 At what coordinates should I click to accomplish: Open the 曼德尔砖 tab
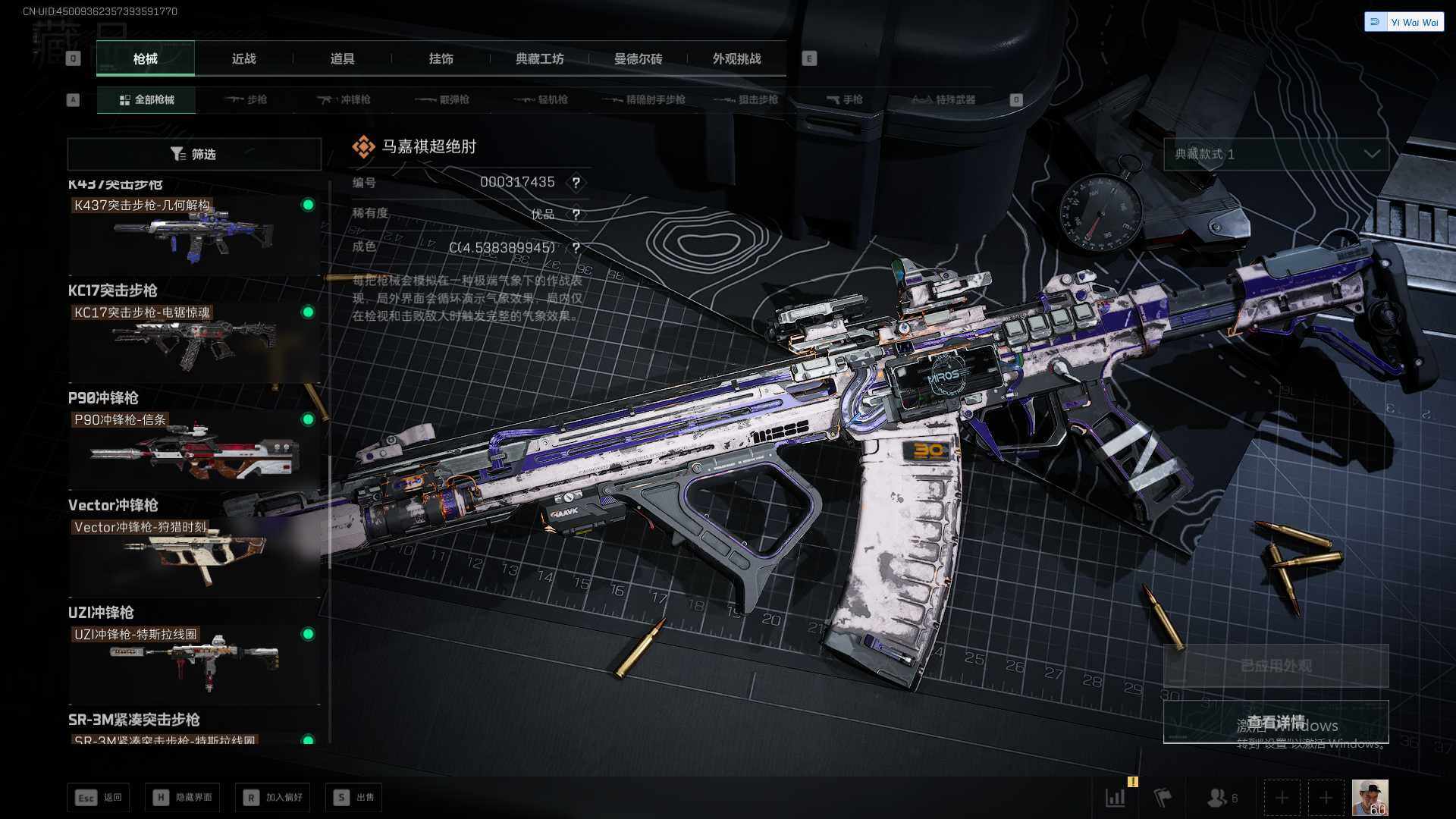pyautogui.click(x=638, y=58)
